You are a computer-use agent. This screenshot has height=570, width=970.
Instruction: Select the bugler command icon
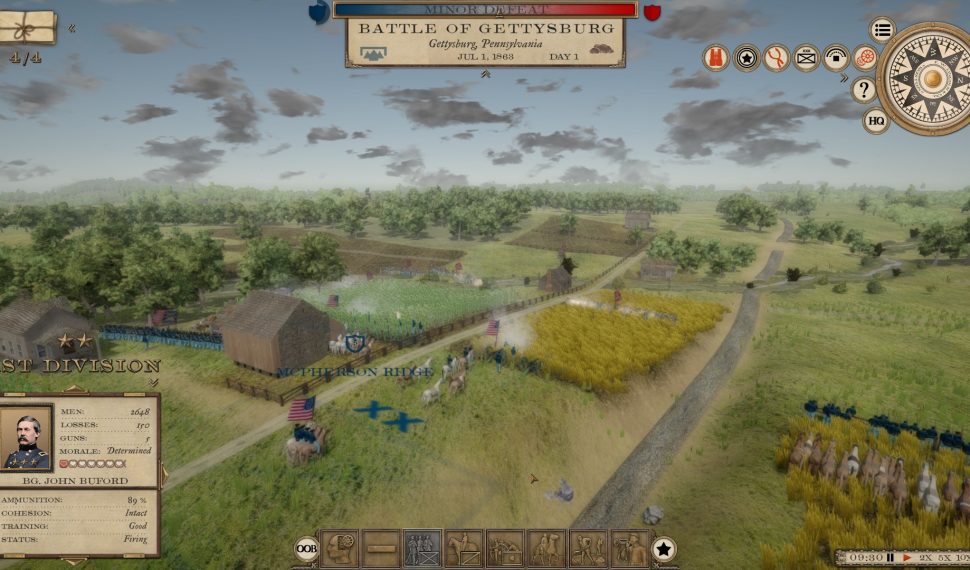(629, 548)
